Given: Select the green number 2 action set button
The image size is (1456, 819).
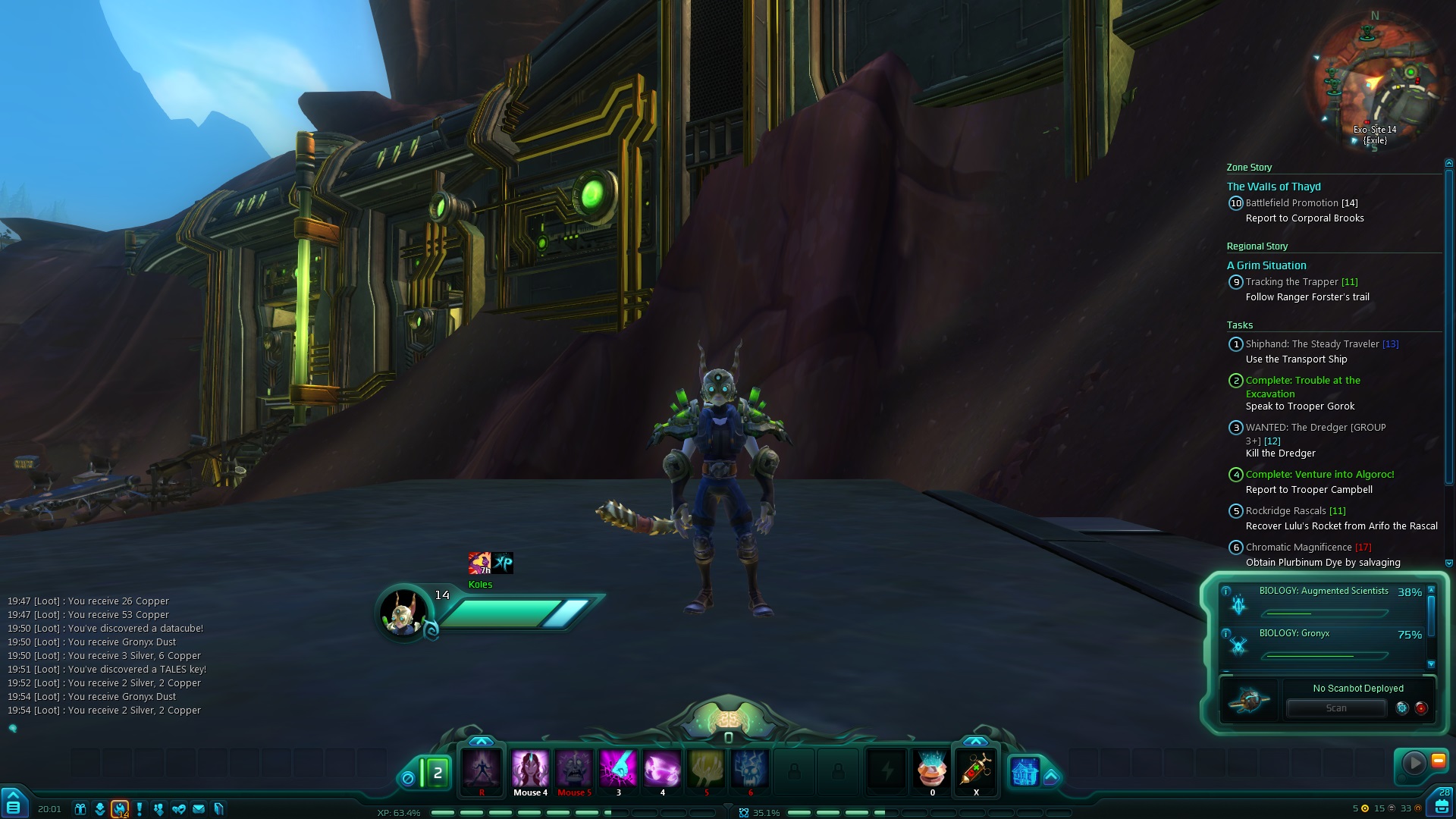Looking at the screenshot, I should 437,773.
